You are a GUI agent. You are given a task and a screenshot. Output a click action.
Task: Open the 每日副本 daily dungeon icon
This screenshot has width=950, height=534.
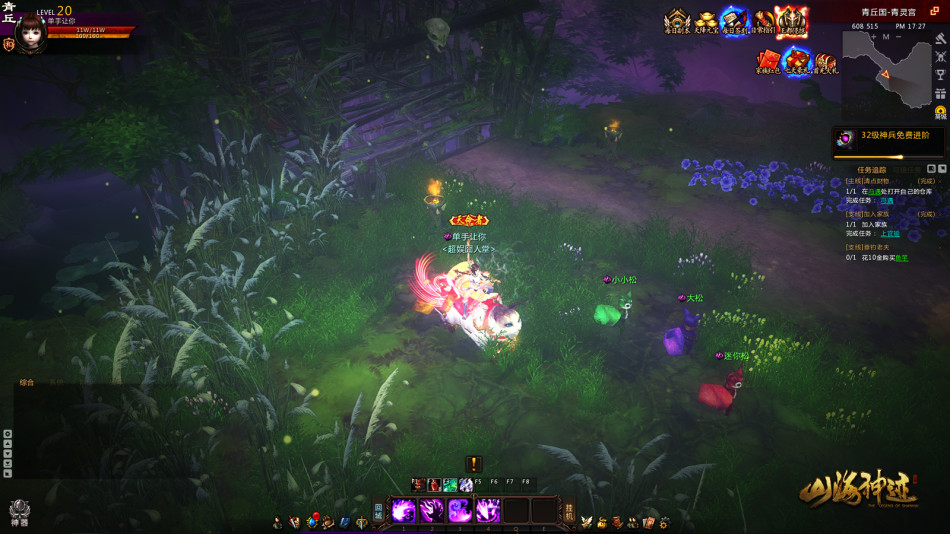pyautogui.click(x=677, y=21)
